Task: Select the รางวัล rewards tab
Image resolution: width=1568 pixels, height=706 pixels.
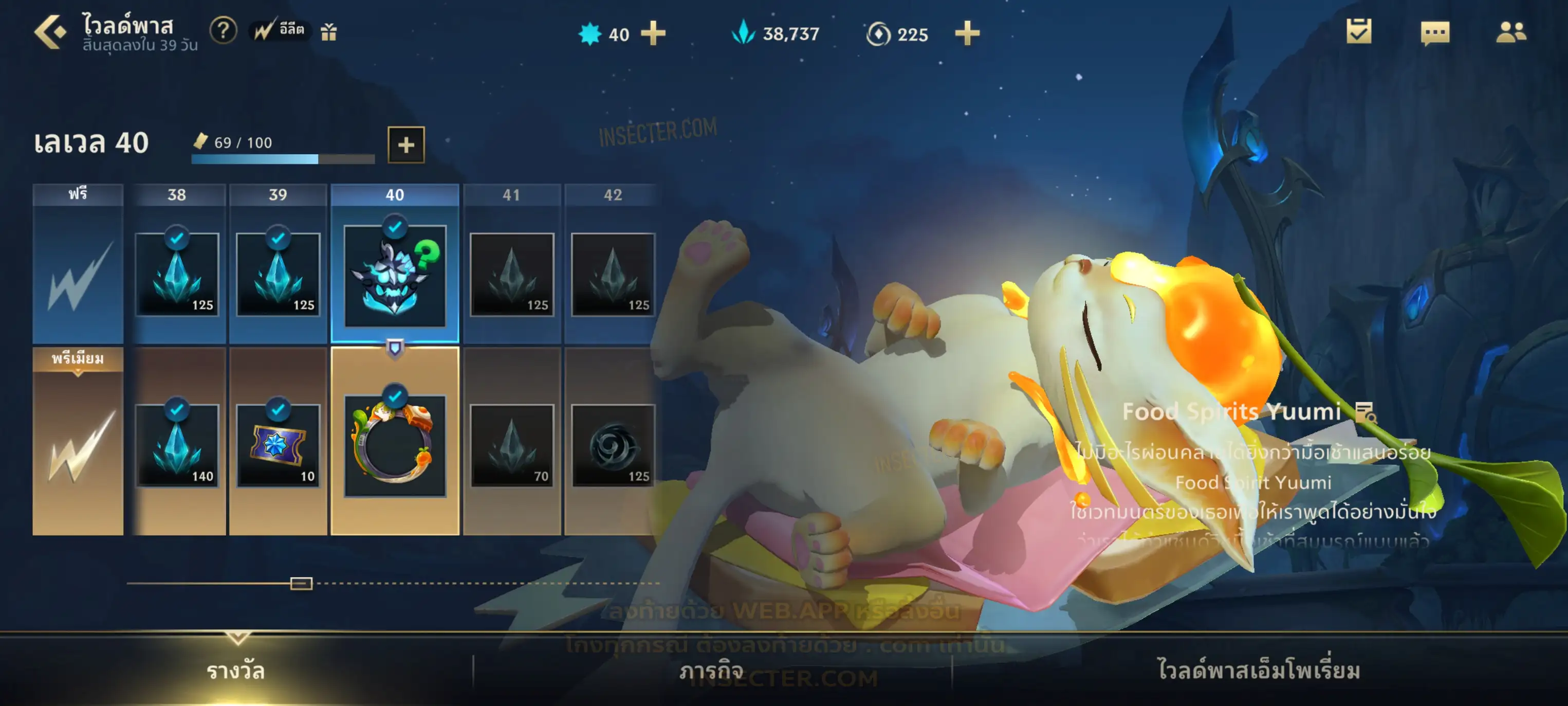Action: (x=235, y=671)
